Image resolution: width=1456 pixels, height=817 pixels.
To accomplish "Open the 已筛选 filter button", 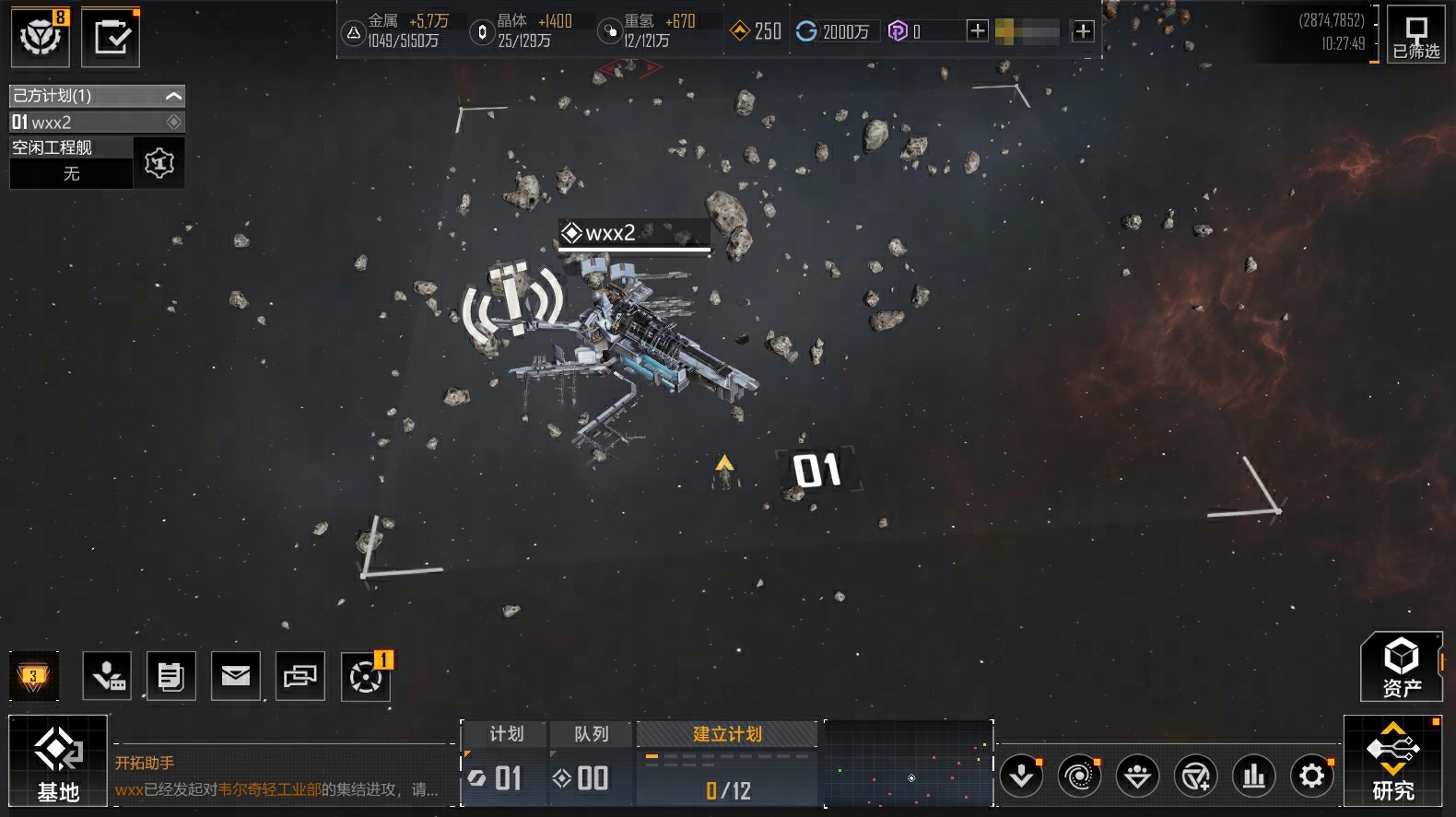I will tap(1415, 38).
